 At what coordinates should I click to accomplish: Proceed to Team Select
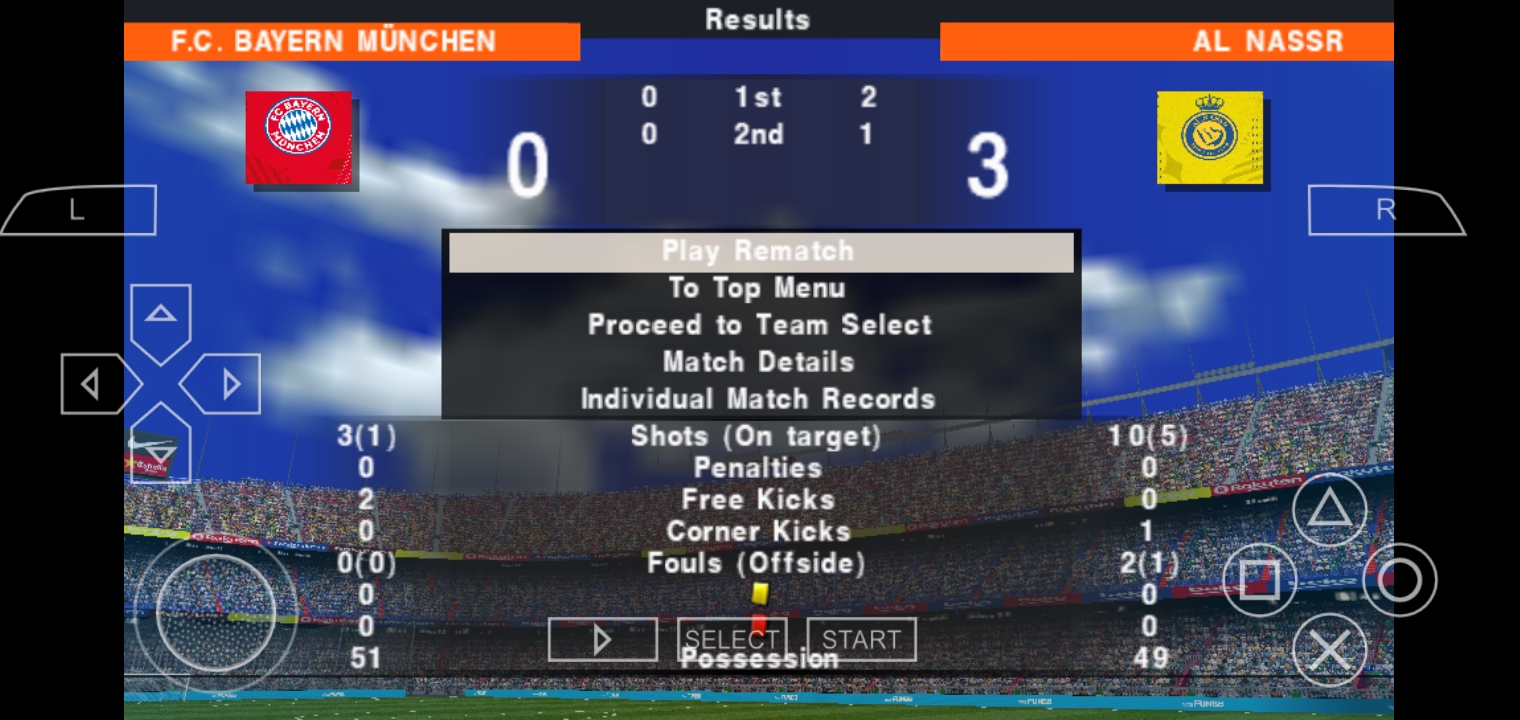(760, 325)
